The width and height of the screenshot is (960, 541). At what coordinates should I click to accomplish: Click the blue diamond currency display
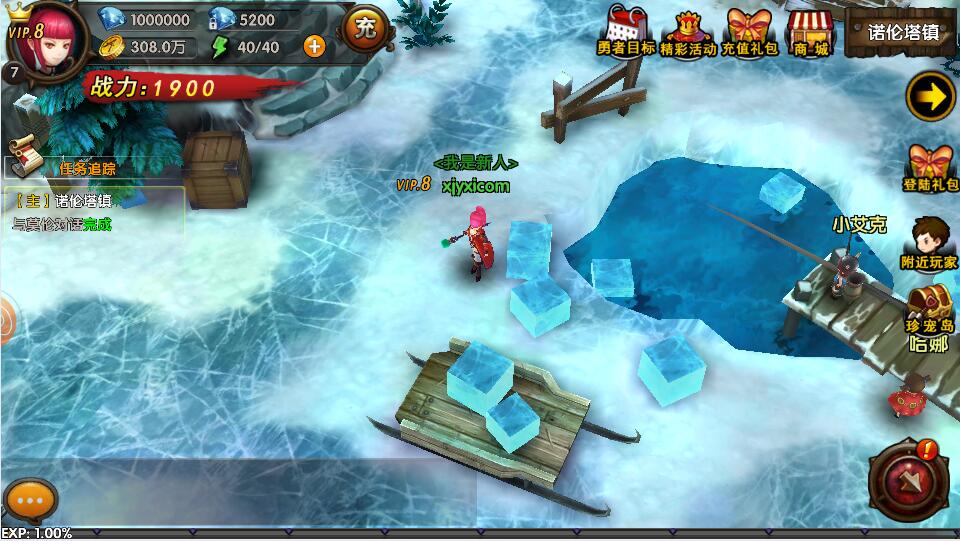pos(148,20)
